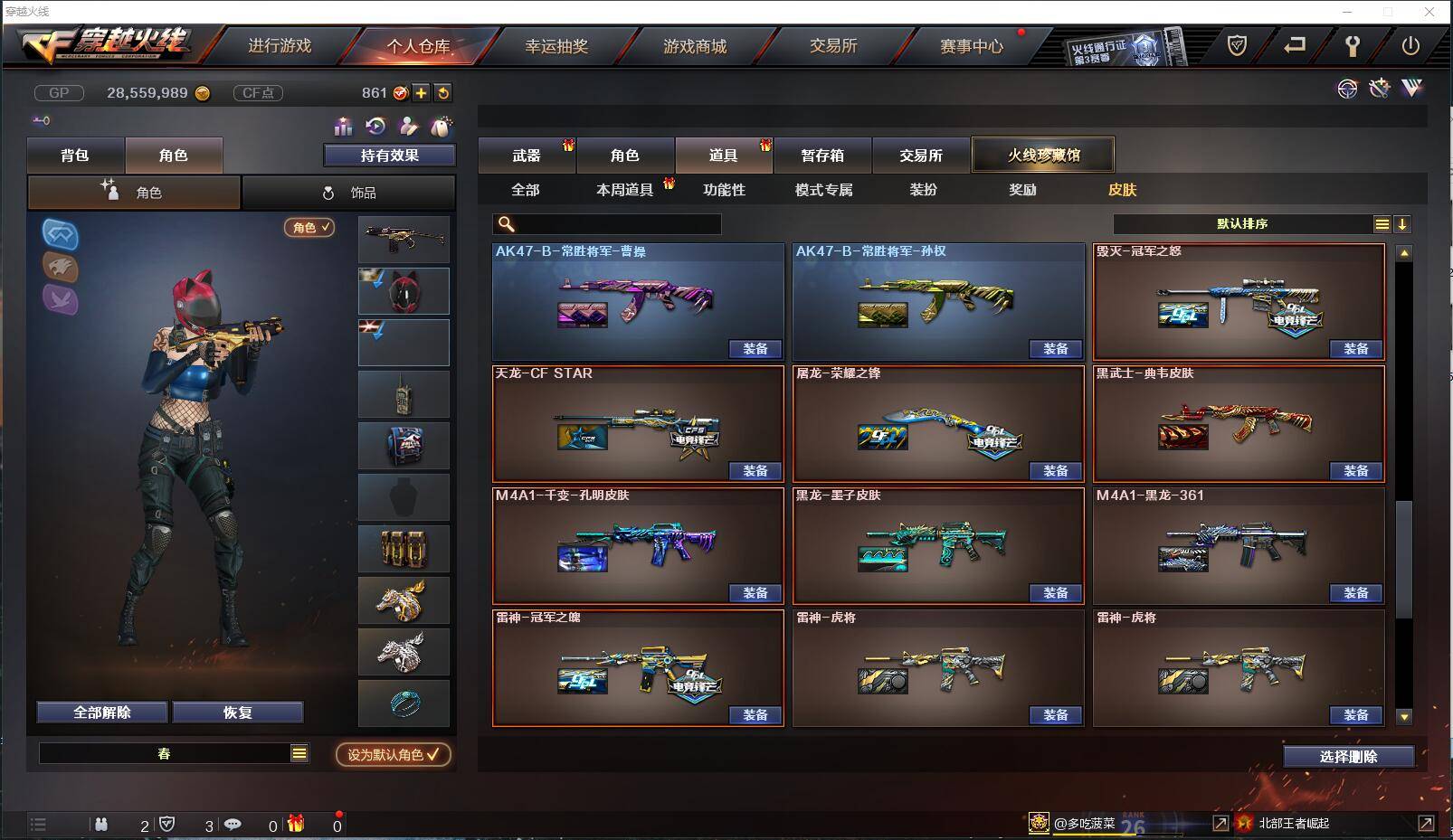Click the 全部解除 unequip all button
The width and height of the screenshot is (1453, 840).
100,712
